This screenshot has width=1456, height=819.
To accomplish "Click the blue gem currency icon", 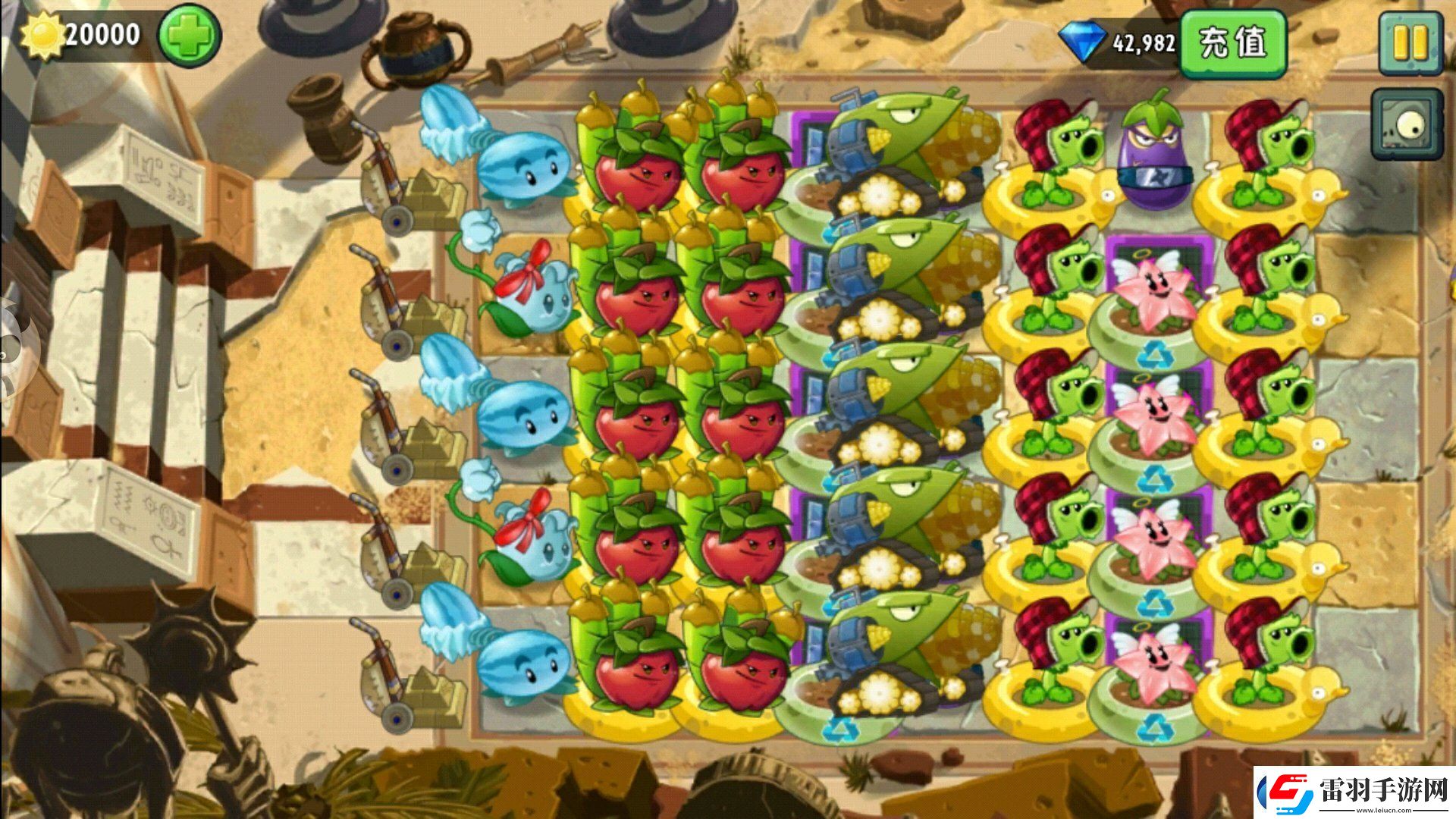I will tap(1082, 42).
